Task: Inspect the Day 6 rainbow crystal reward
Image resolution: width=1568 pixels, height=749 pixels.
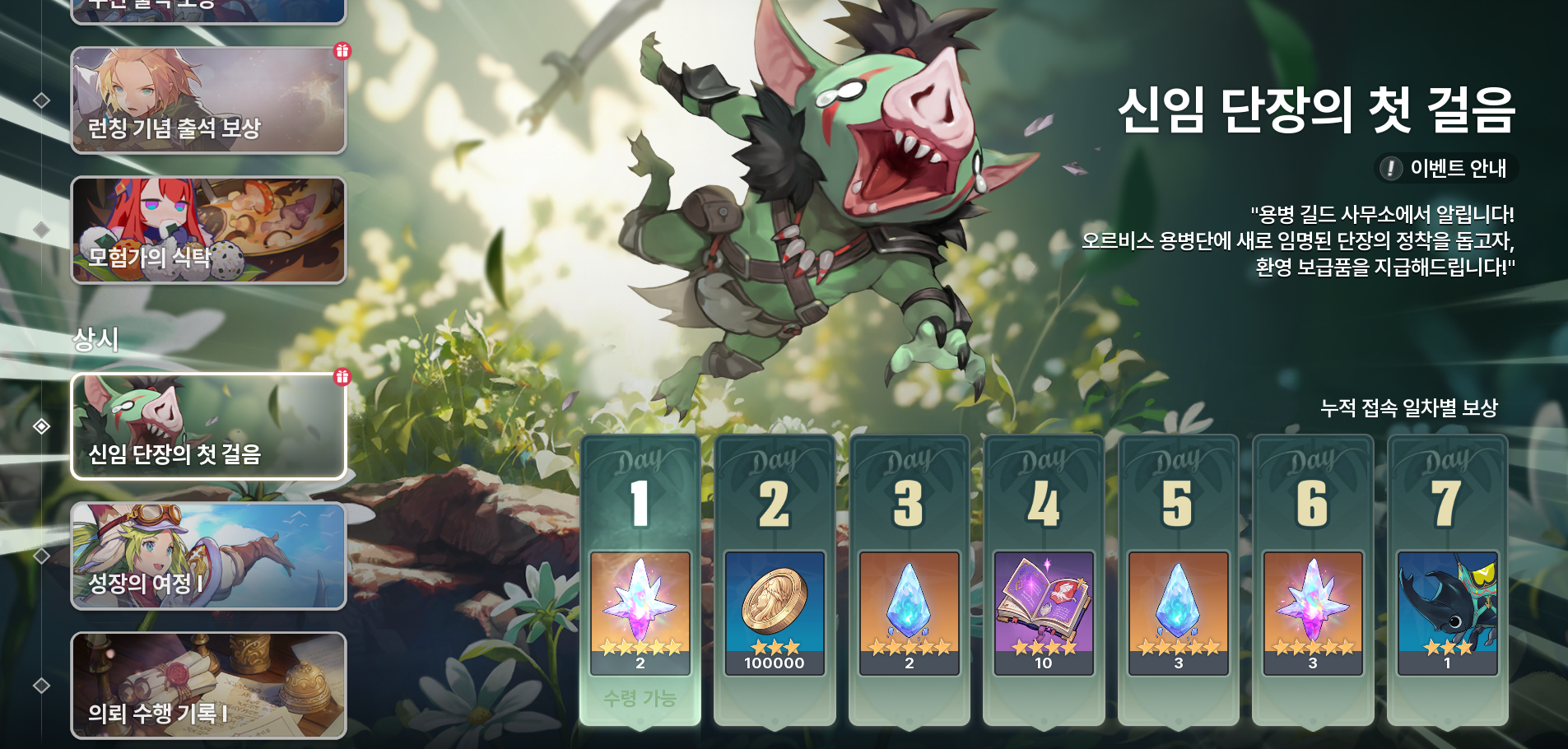Action: pos(1313,613)
